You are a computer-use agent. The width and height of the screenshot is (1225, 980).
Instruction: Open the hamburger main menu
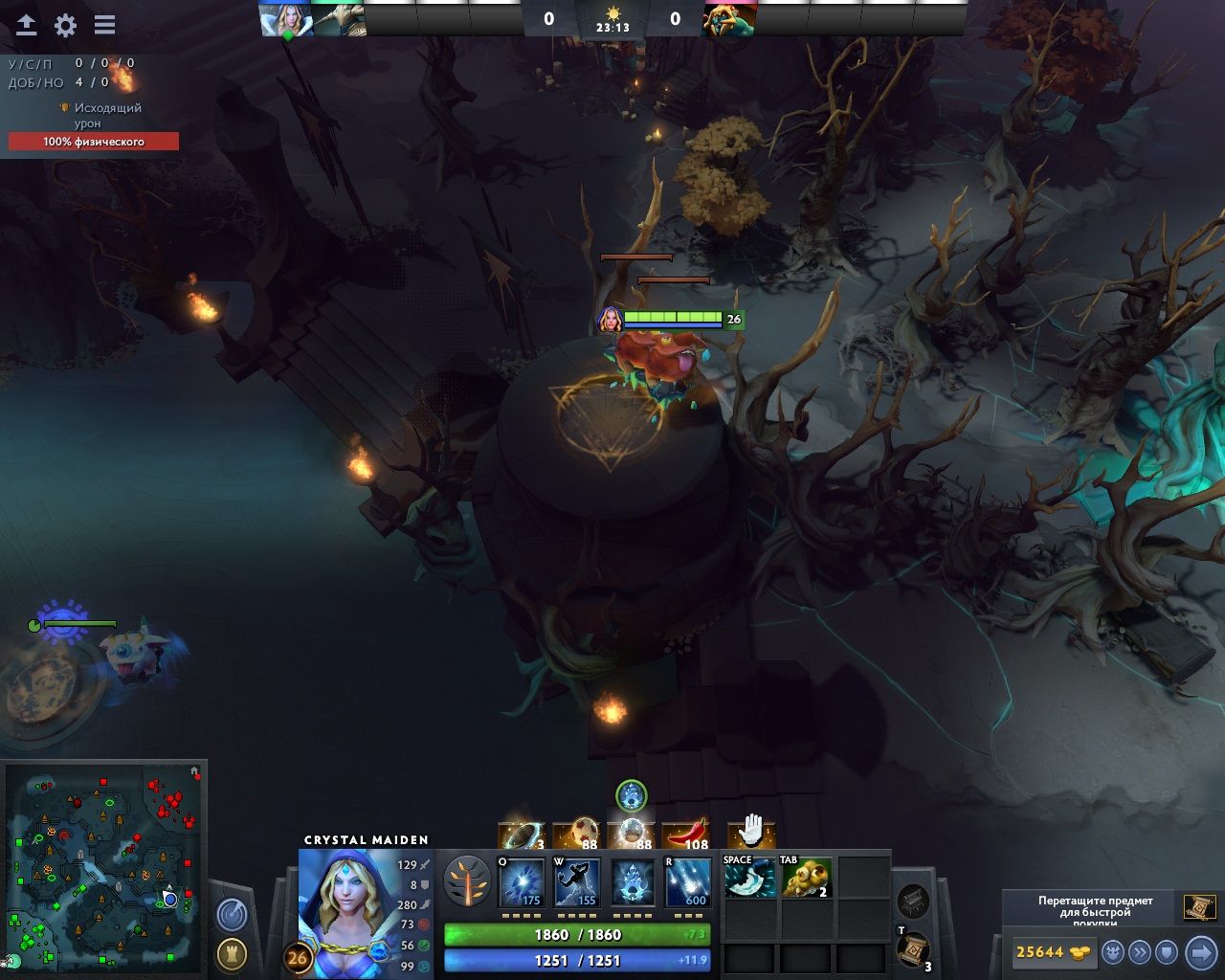(x=104, y=25)
